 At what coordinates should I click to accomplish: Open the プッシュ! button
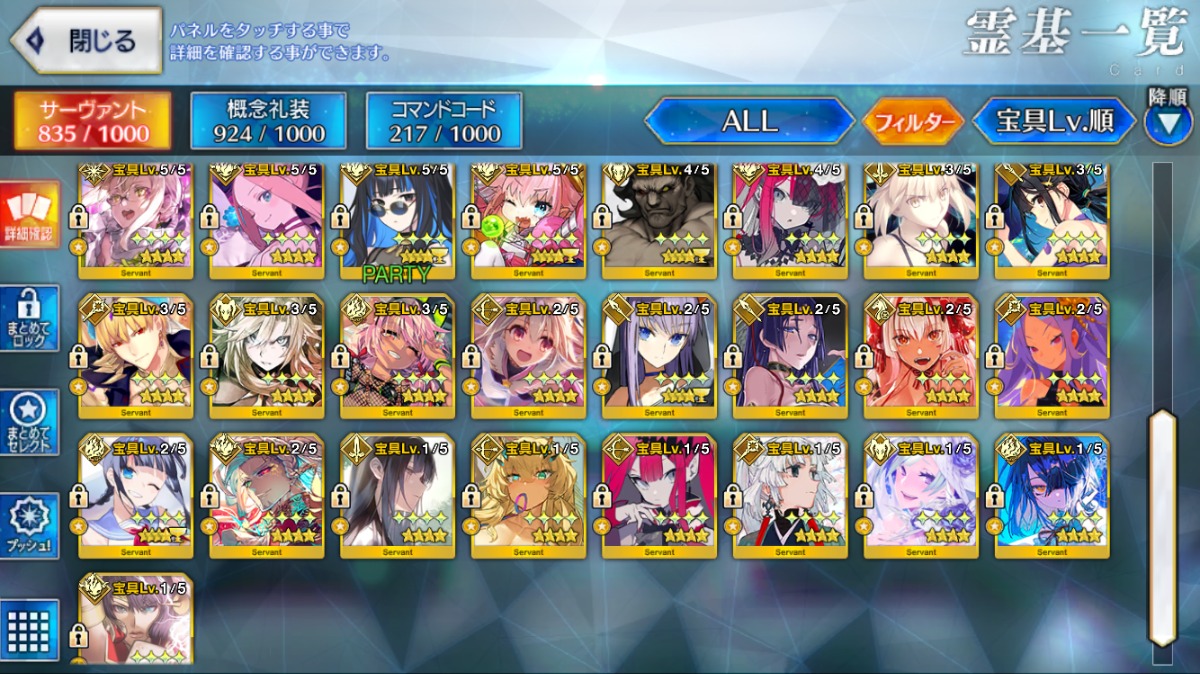point(29,525)
